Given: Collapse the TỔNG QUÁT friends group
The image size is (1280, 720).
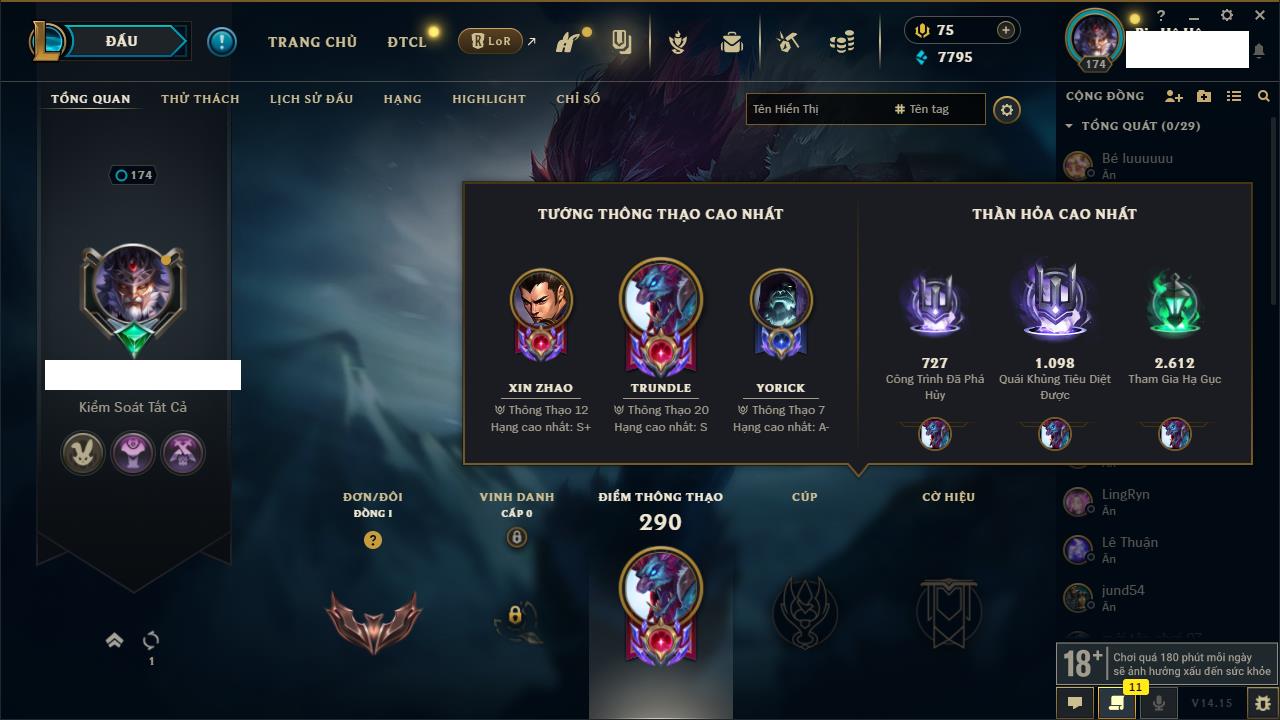Looking at the screenshot, I should tap(1070, 126).
